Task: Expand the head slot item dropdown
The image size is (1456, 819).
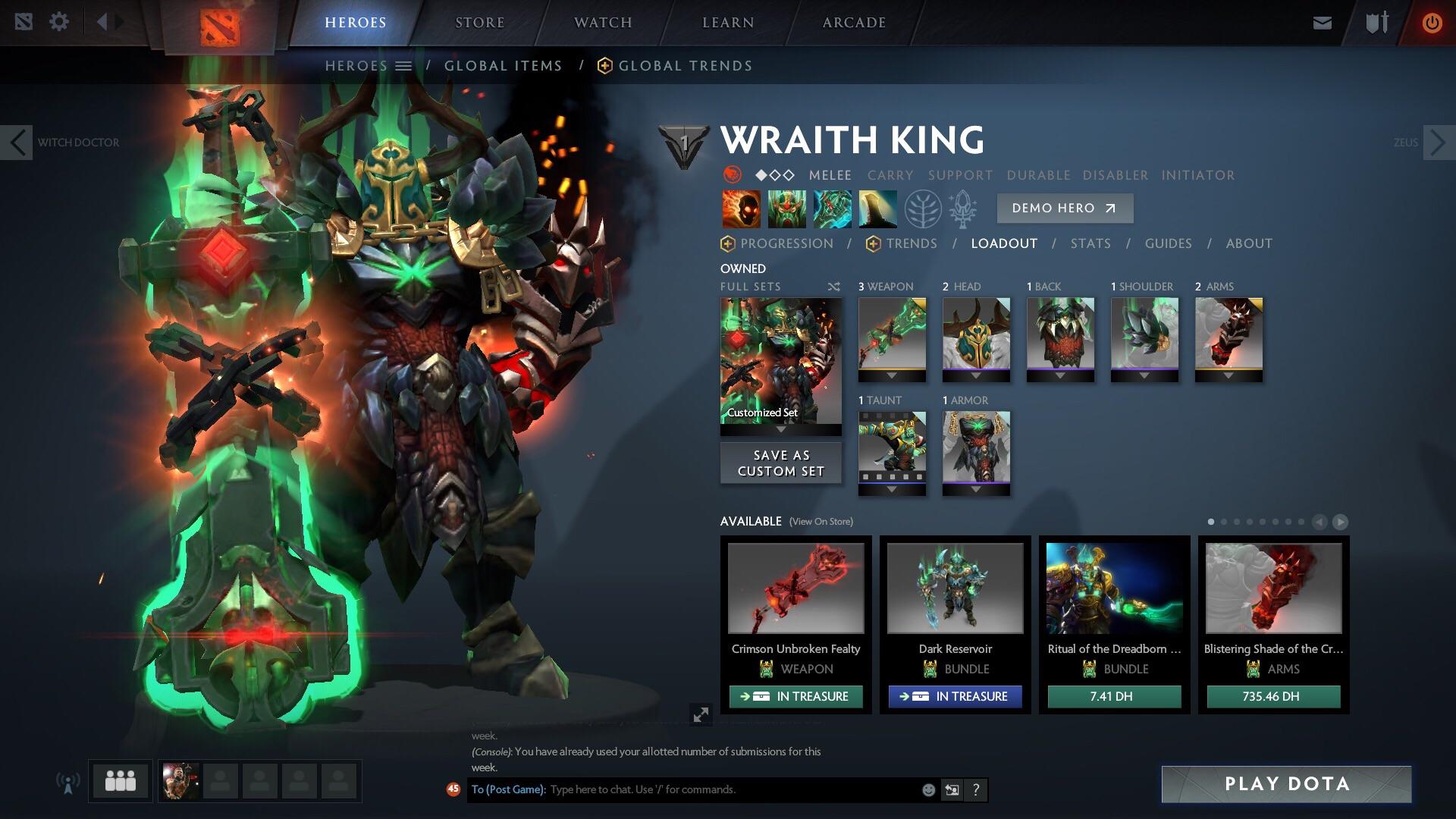Action: (x=976, y=374)
